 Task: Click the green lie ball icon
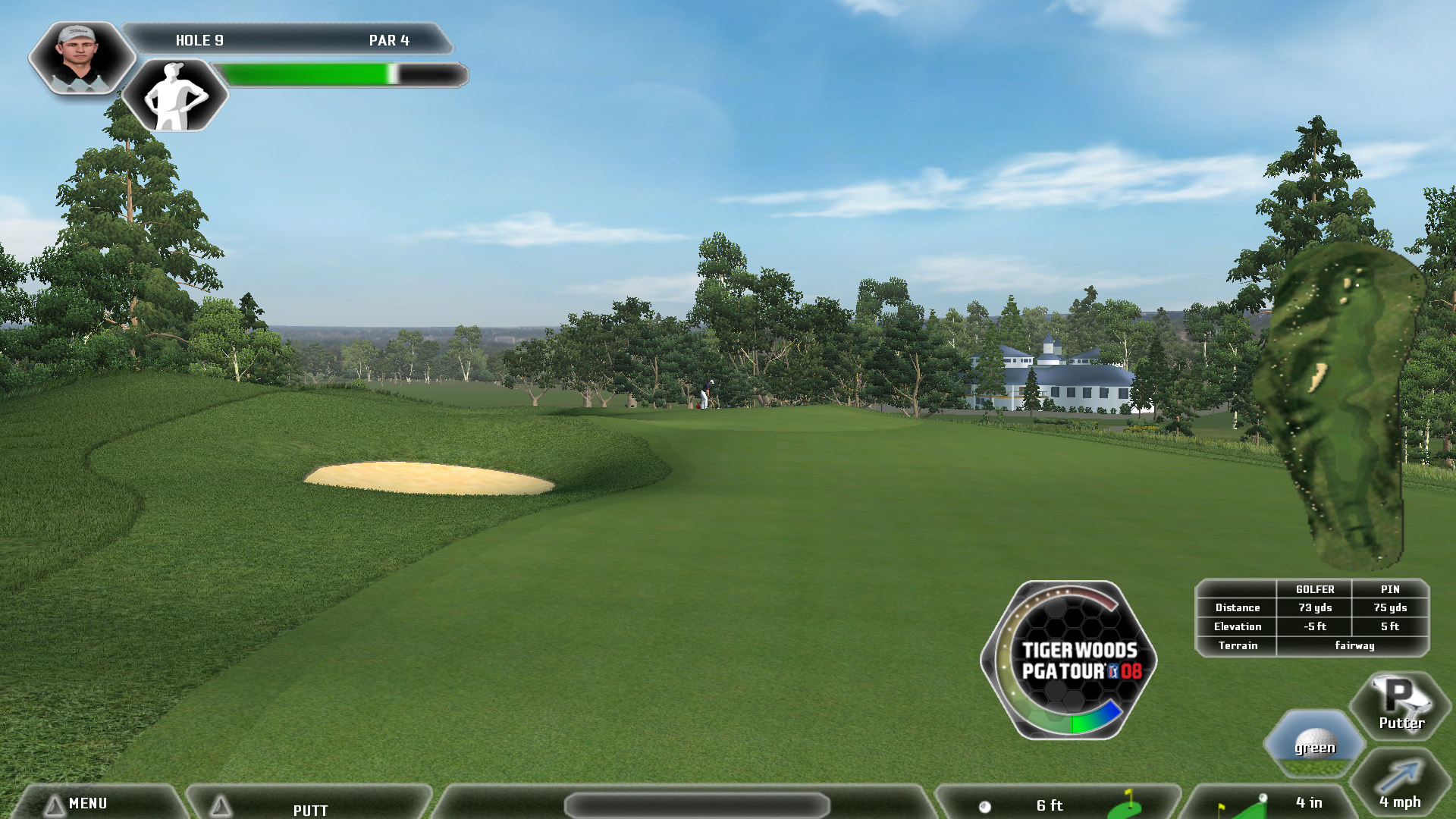pos(1315,743)
